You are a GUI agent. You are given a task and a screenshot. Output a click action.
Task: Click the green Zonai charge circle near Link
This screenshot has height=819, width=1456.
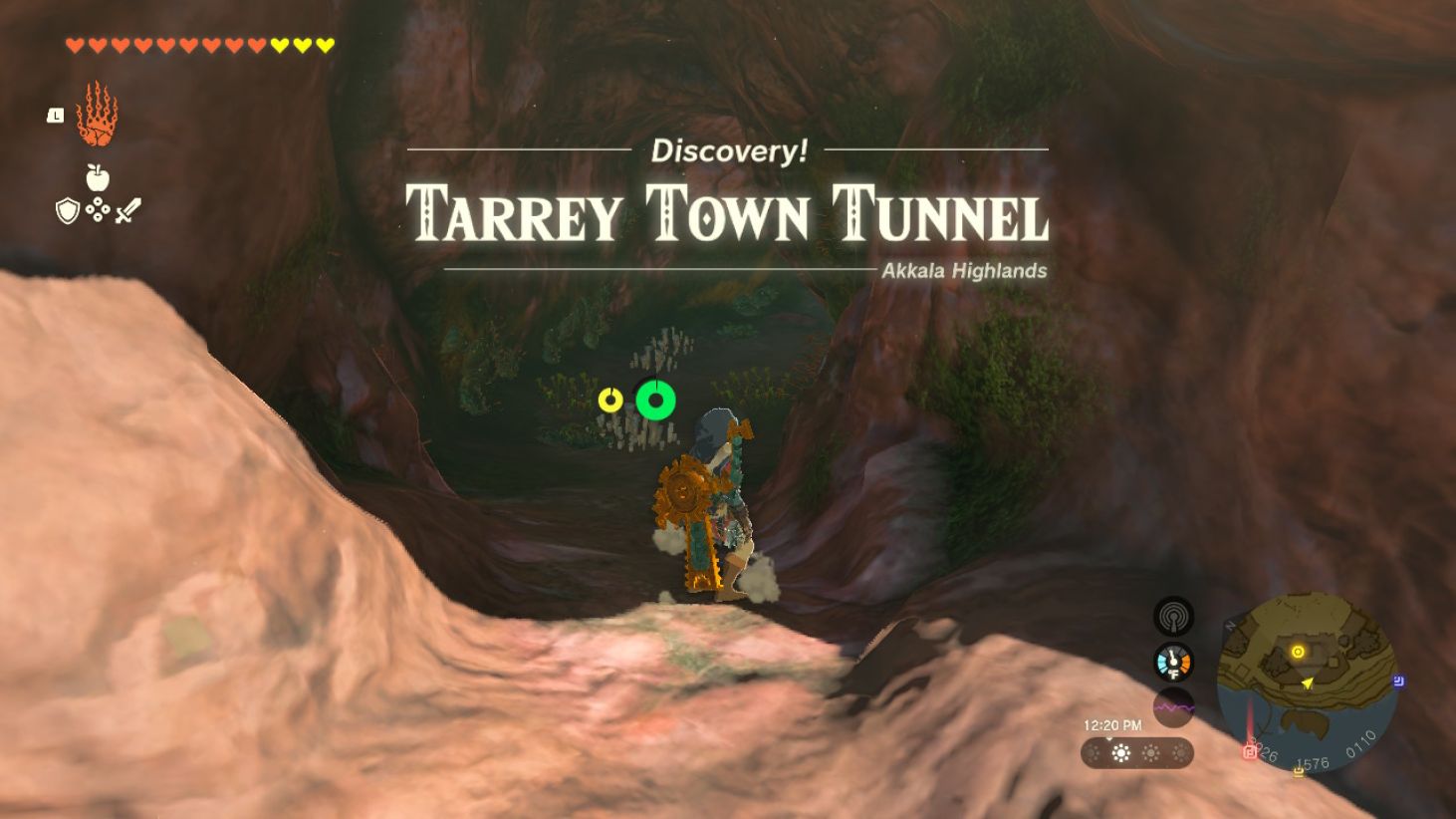(x=656, y=401)
